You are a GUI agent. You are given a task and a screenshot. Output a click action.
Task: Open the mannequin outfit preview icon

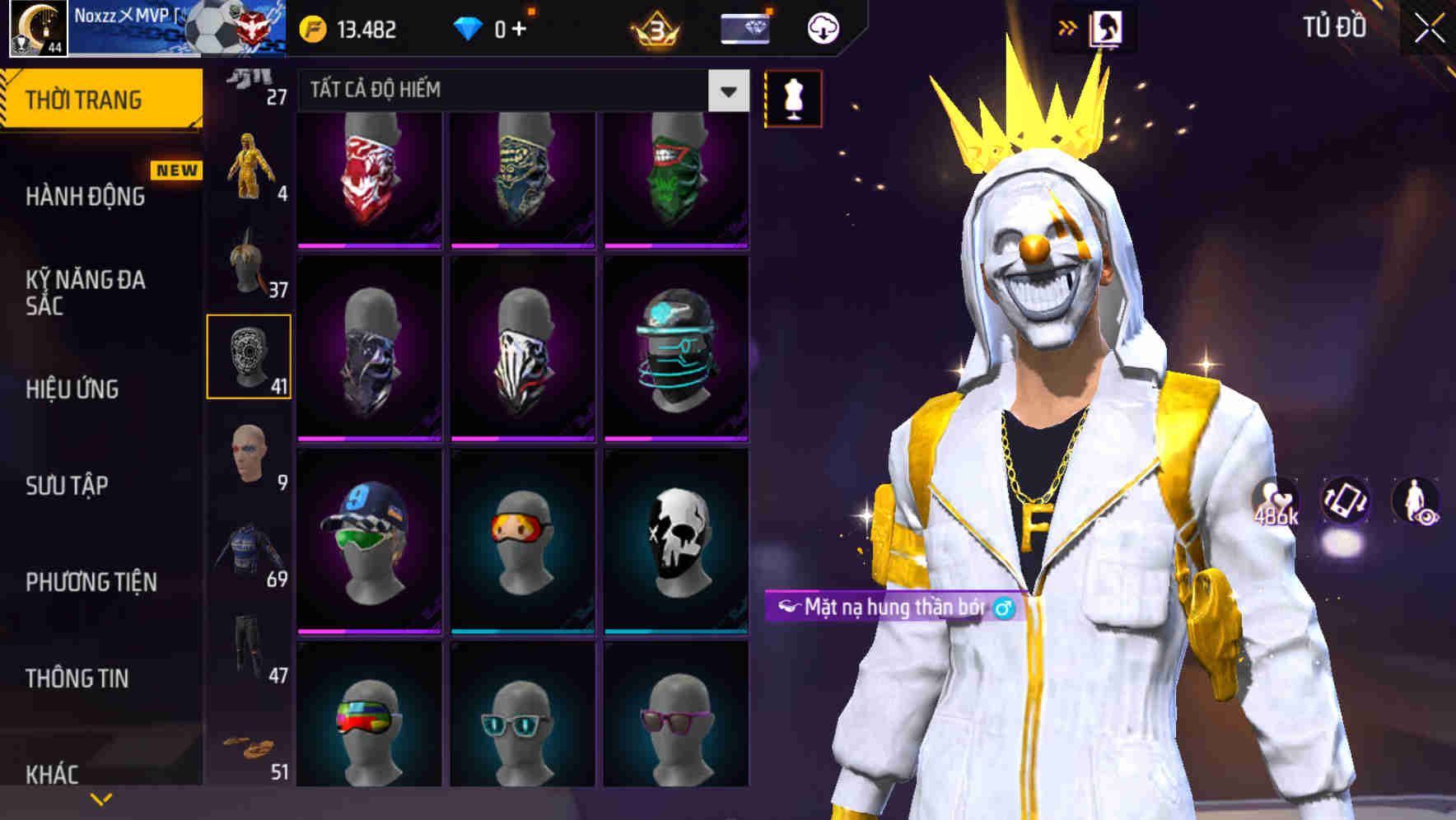[x=793, y=96]
